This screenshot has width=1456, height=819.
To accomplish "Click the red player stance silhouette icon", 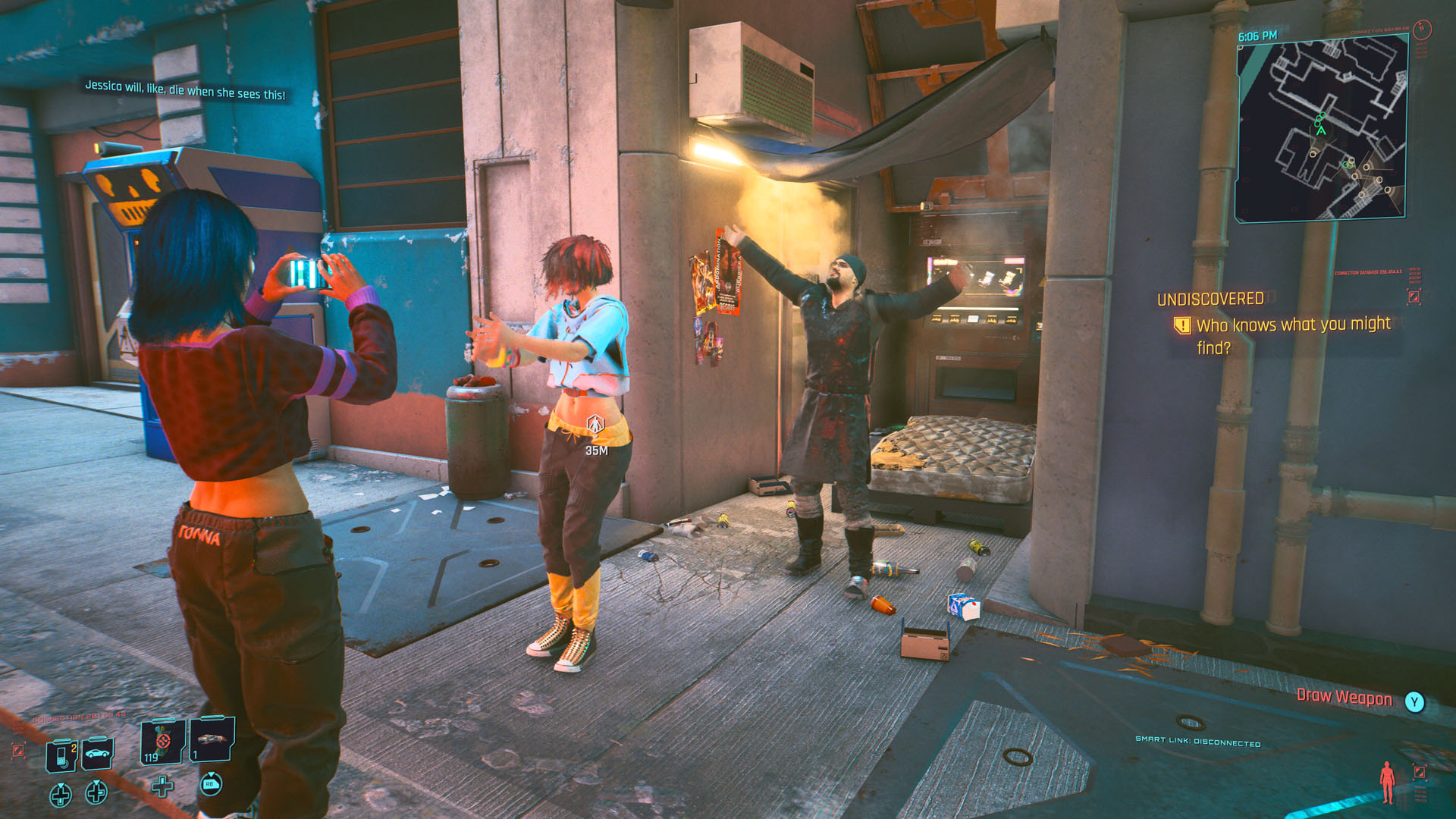I will click(1387, 782).
